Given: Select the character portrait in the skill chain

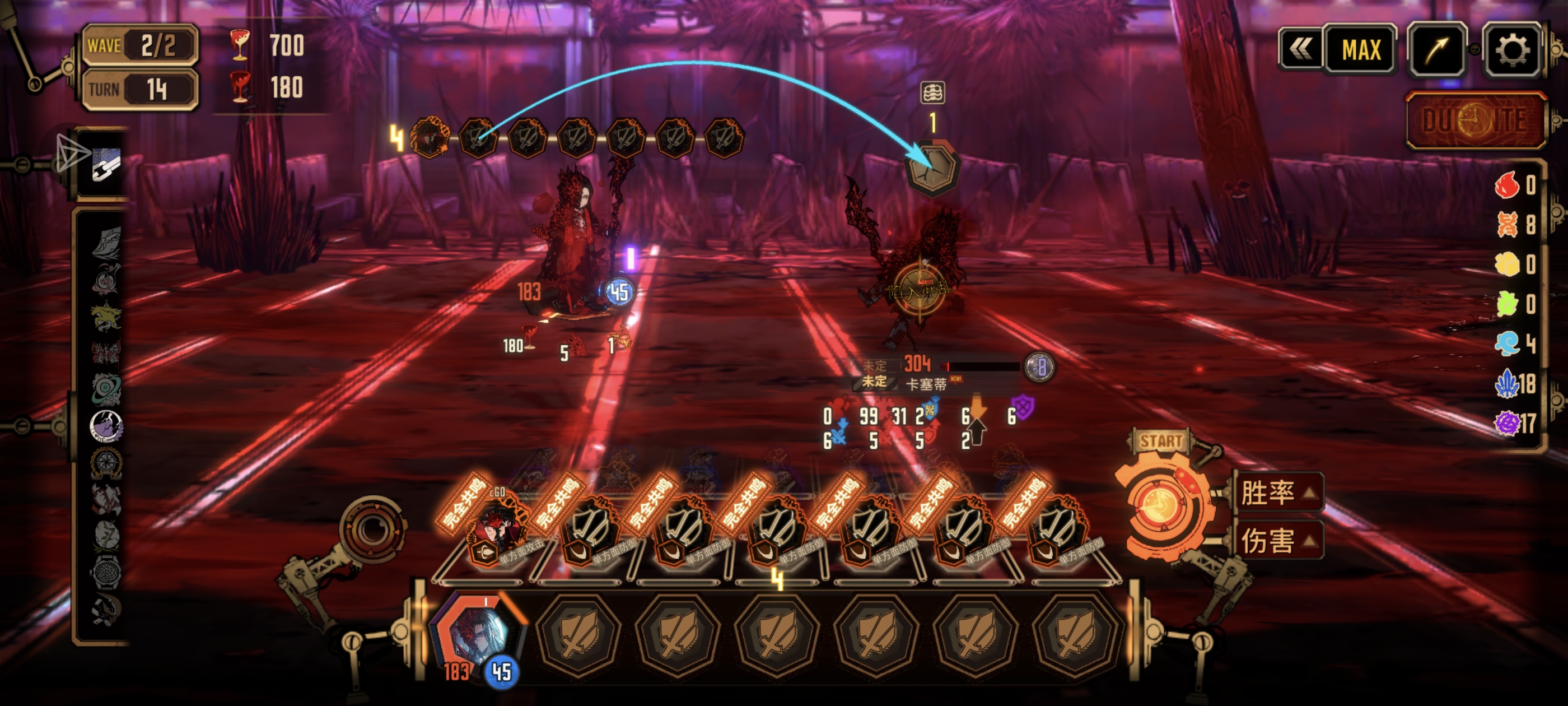Looking at the screenshot, I should (430, 138).
